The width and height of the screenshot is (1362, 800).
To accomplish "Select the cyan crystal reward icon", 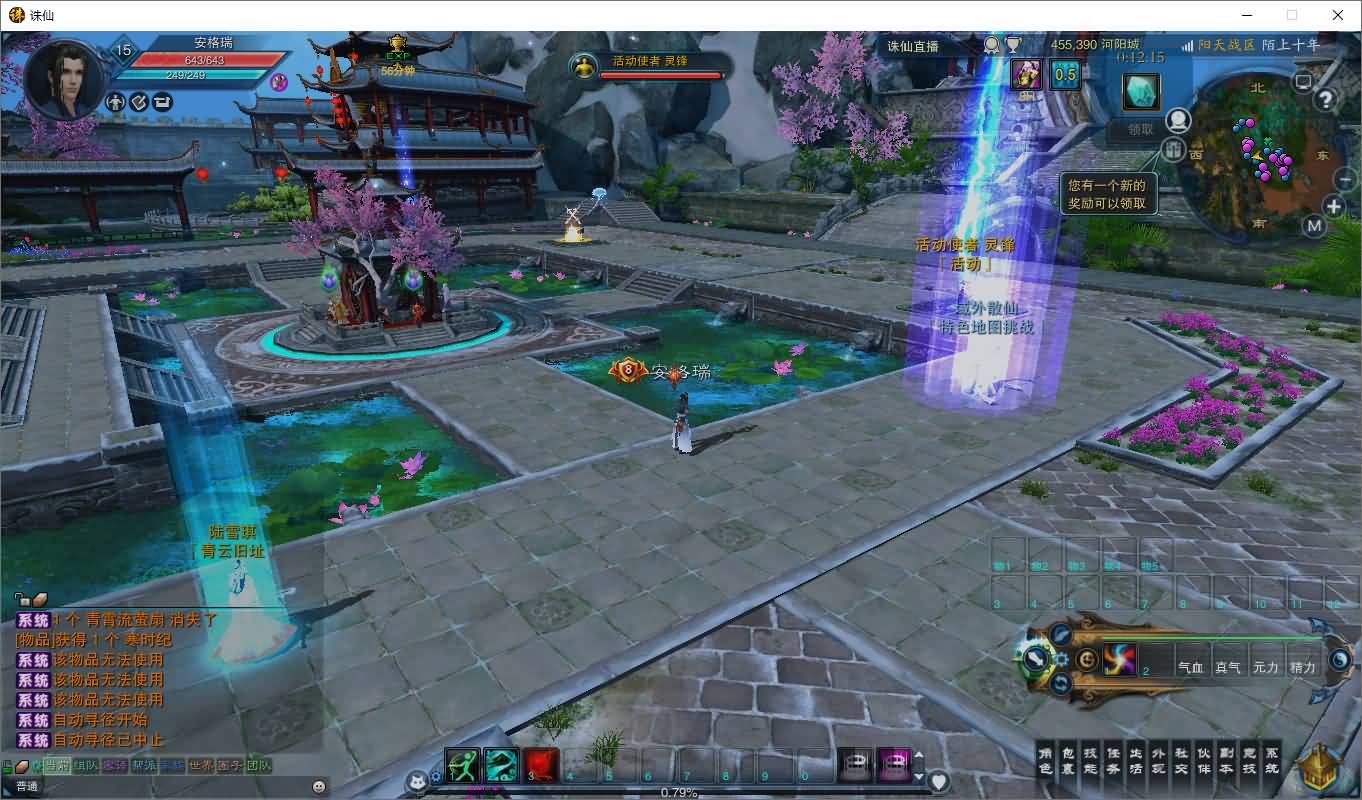I will pyautogui.click(x=1141, y=92).
